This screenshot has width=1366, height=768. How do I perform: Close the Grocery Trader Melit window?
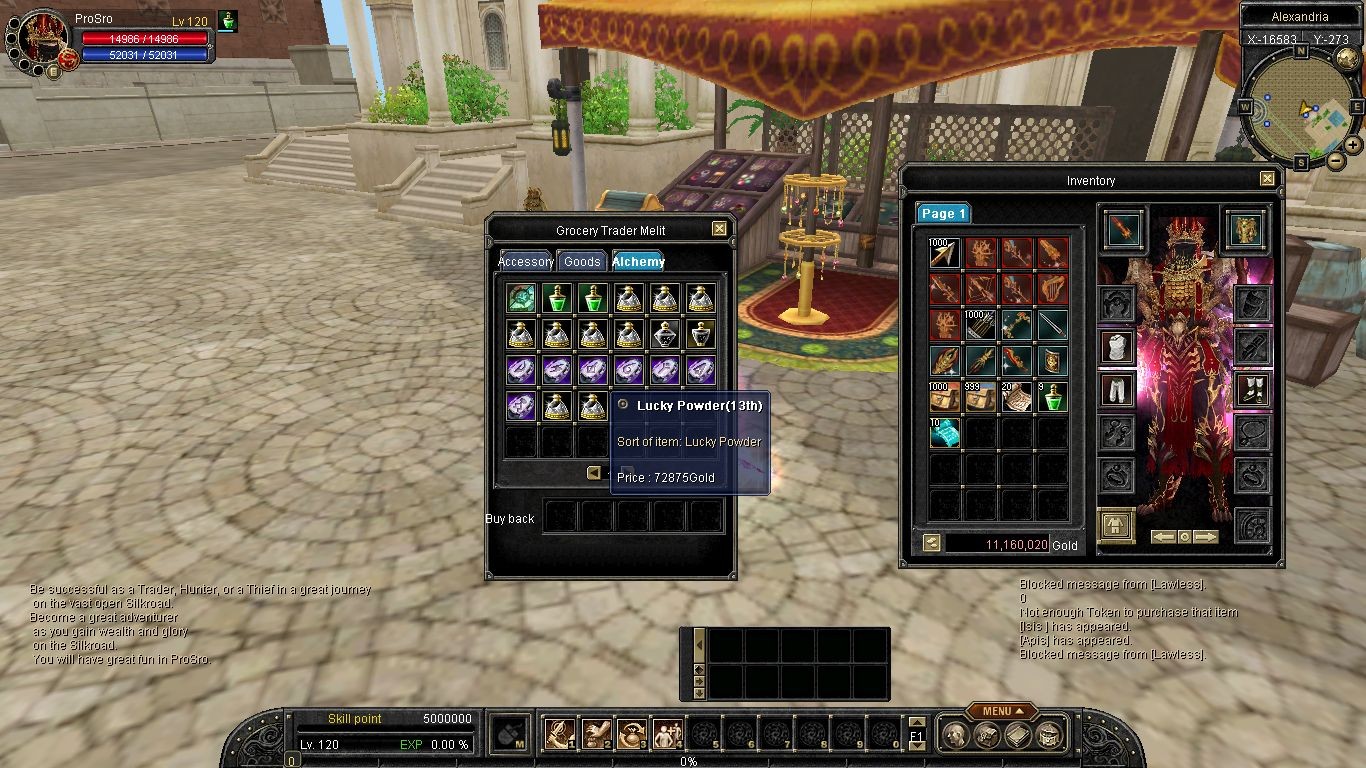coord(719,229)
